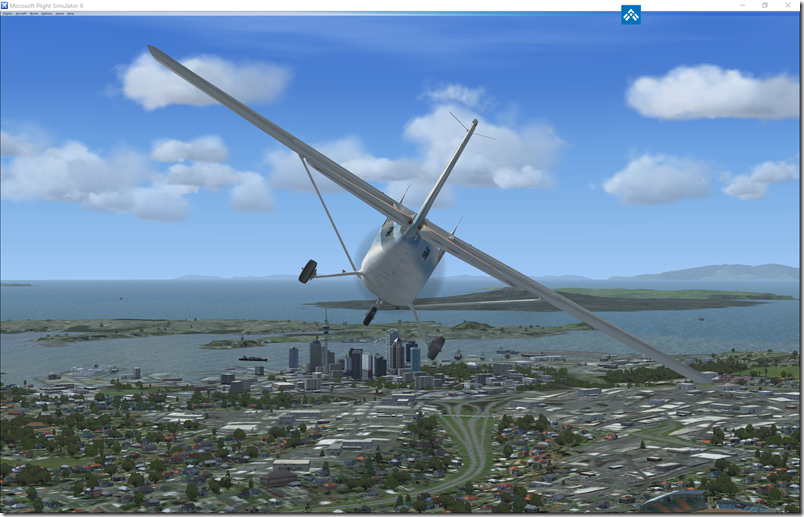Screen dimensions: 804x517
Task: Open the Flights menu
Action: coord(7,14)
